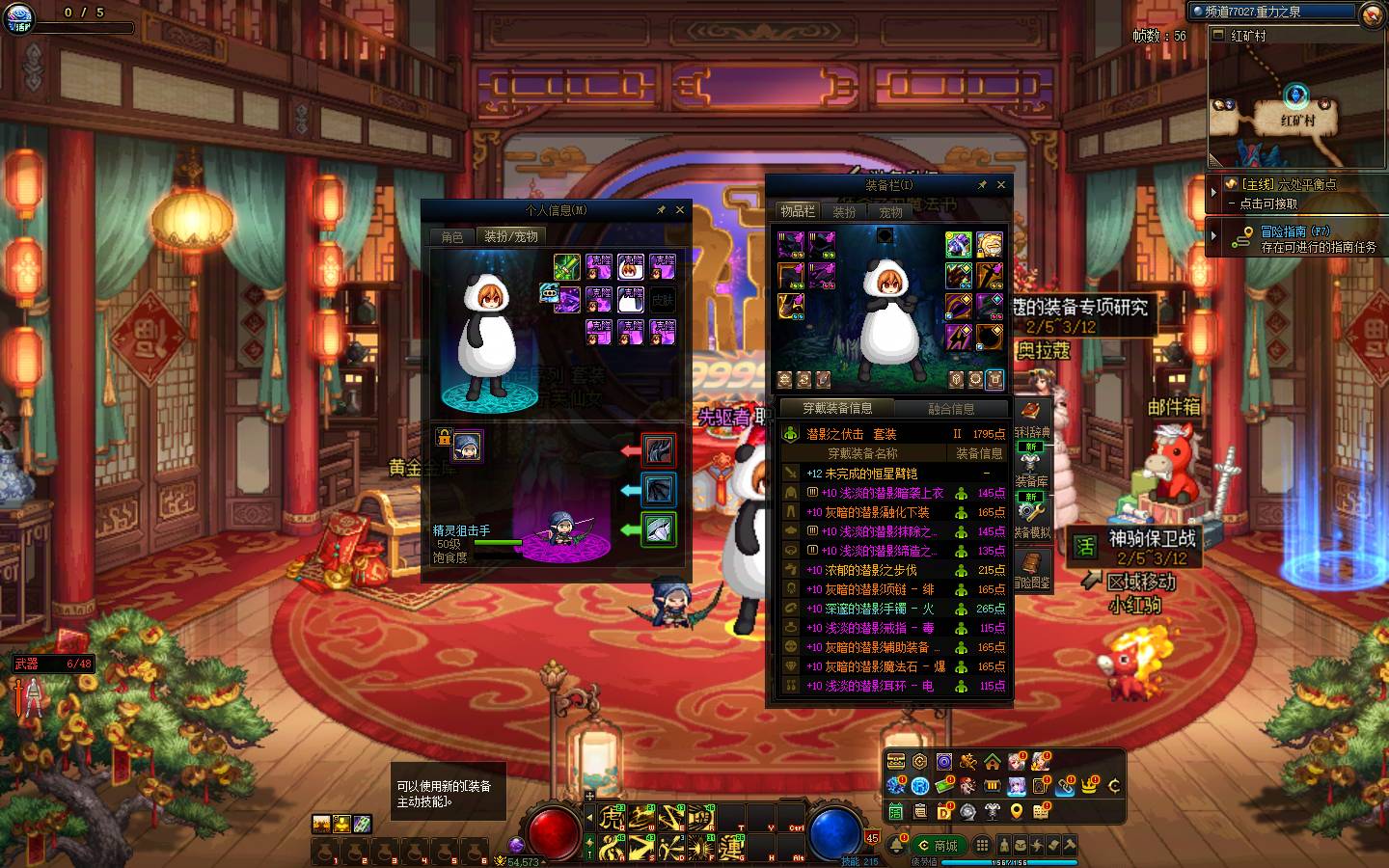The image size is (1389, 868).
Task: Open the 商城 shop button
Action: (939, 846)
